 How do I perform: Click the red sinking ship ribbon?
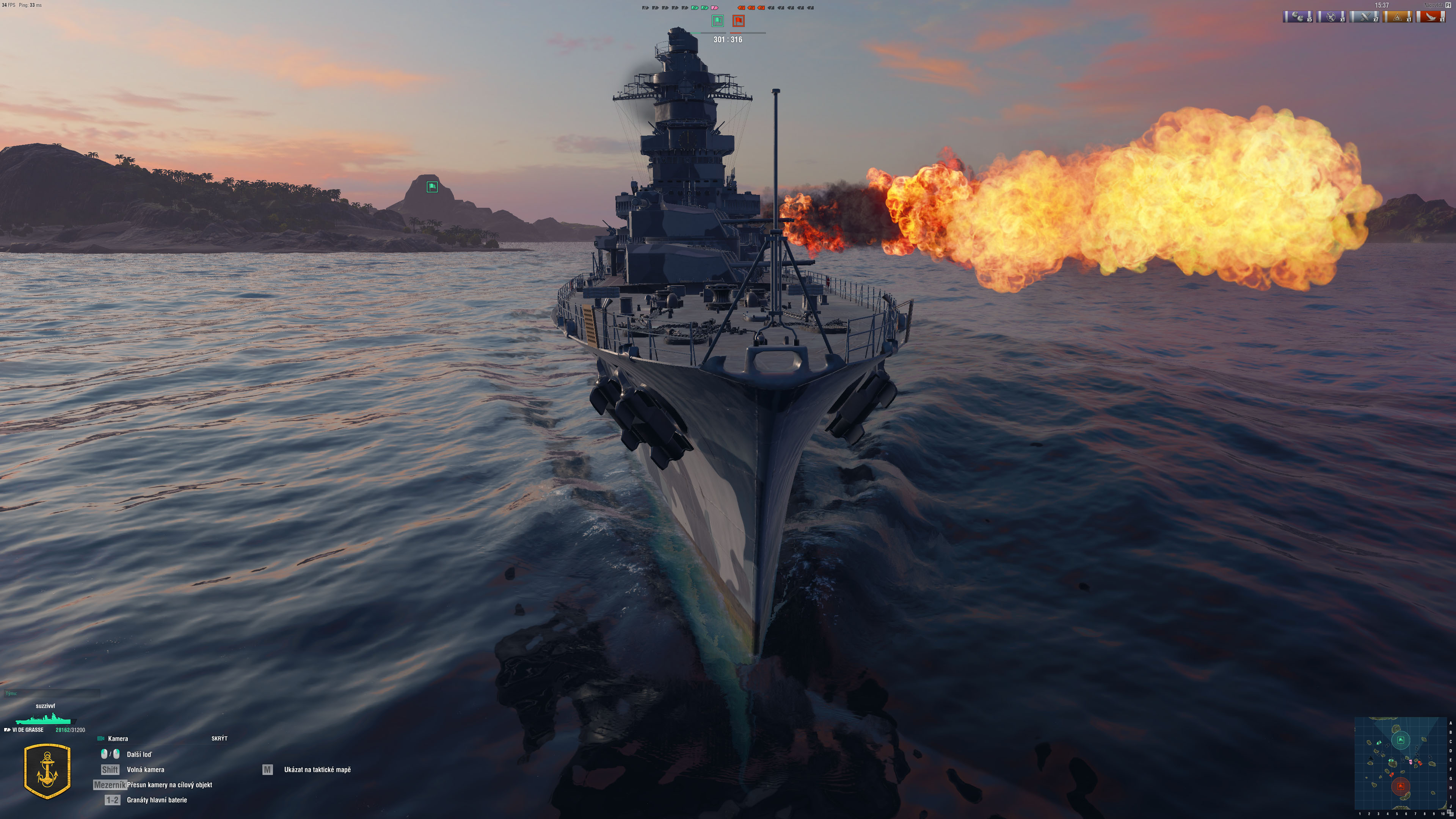click(x=1431, y=17)
